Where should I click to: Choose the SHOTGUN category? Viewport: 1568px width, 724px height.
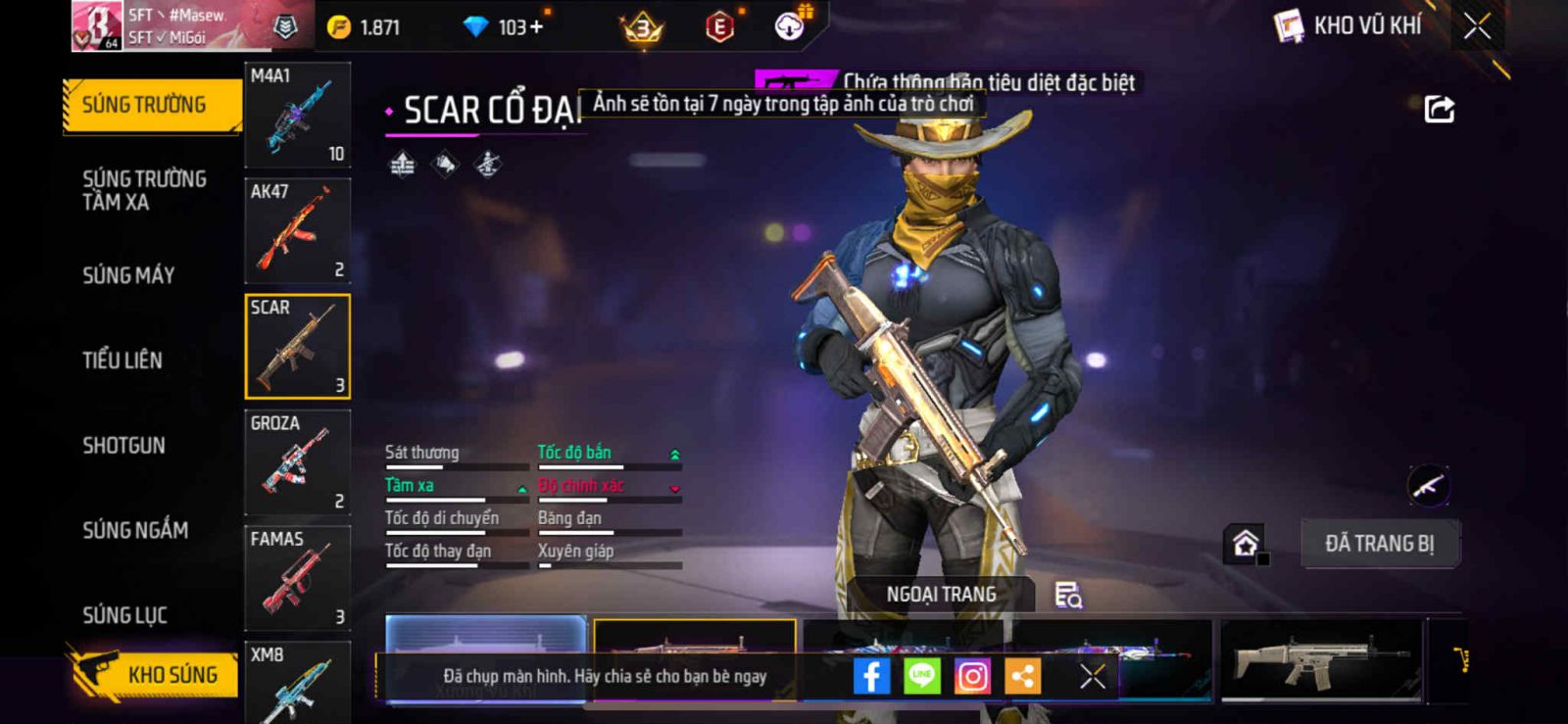point(123,446)
